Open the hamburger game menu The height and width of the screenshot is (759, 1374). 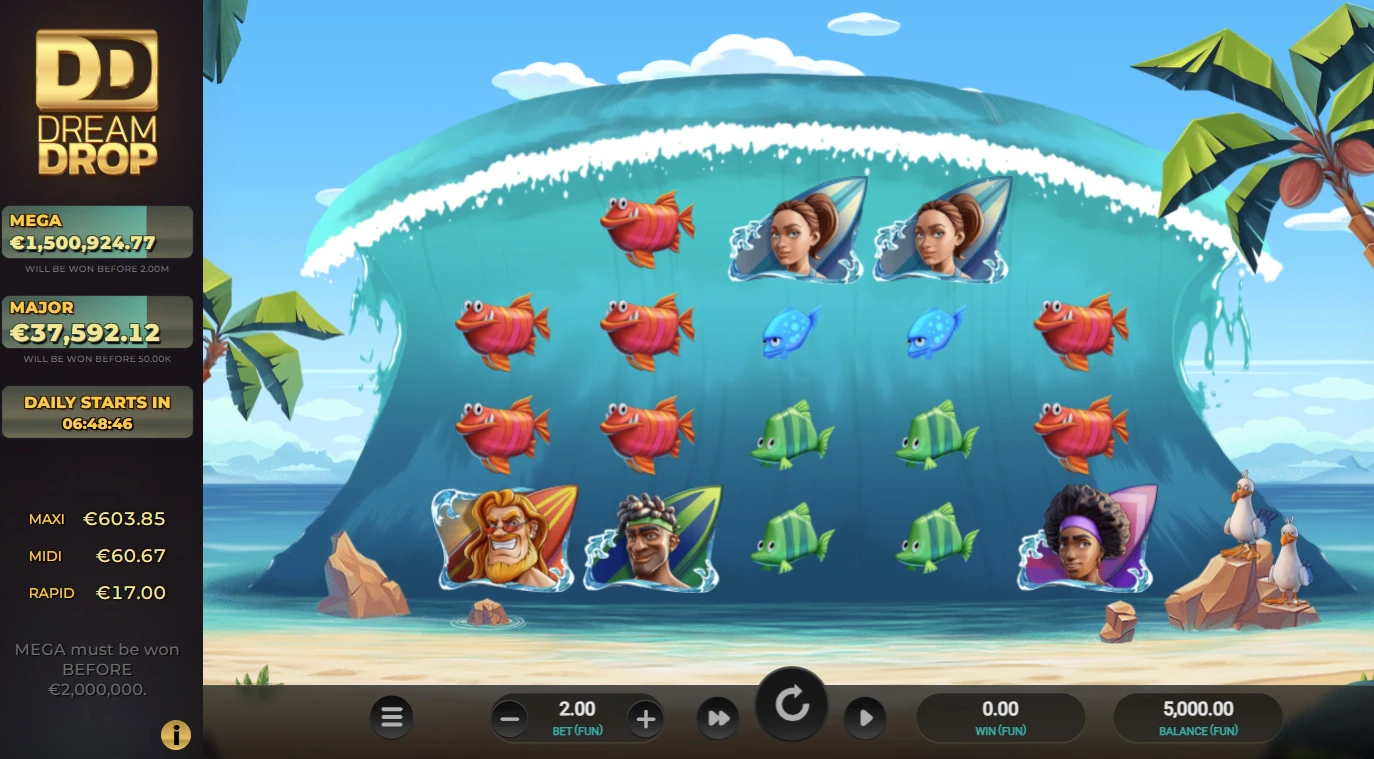[x=391, y=717]
